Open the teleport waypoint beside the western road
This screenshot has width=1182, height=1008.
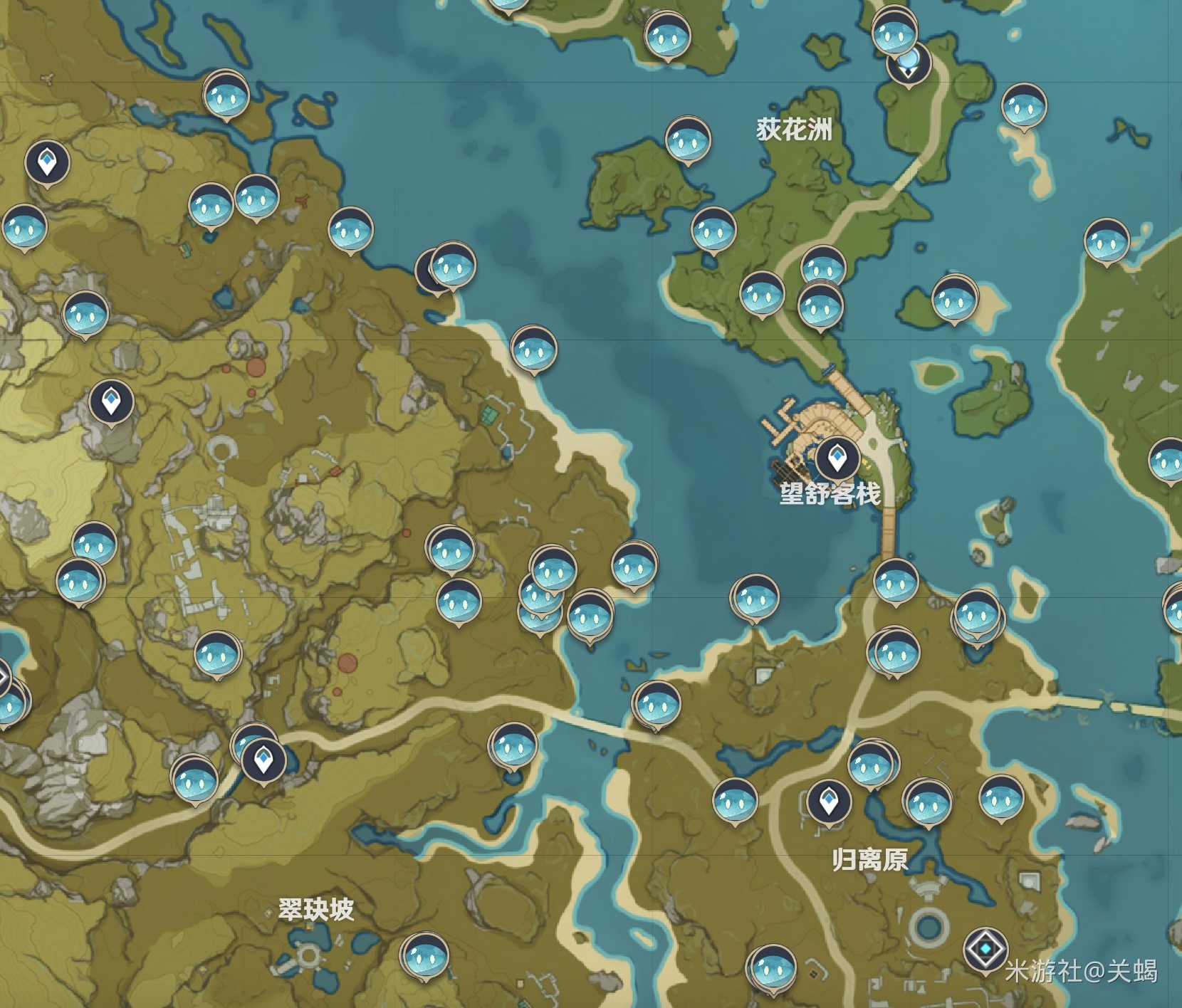point(262,760)
